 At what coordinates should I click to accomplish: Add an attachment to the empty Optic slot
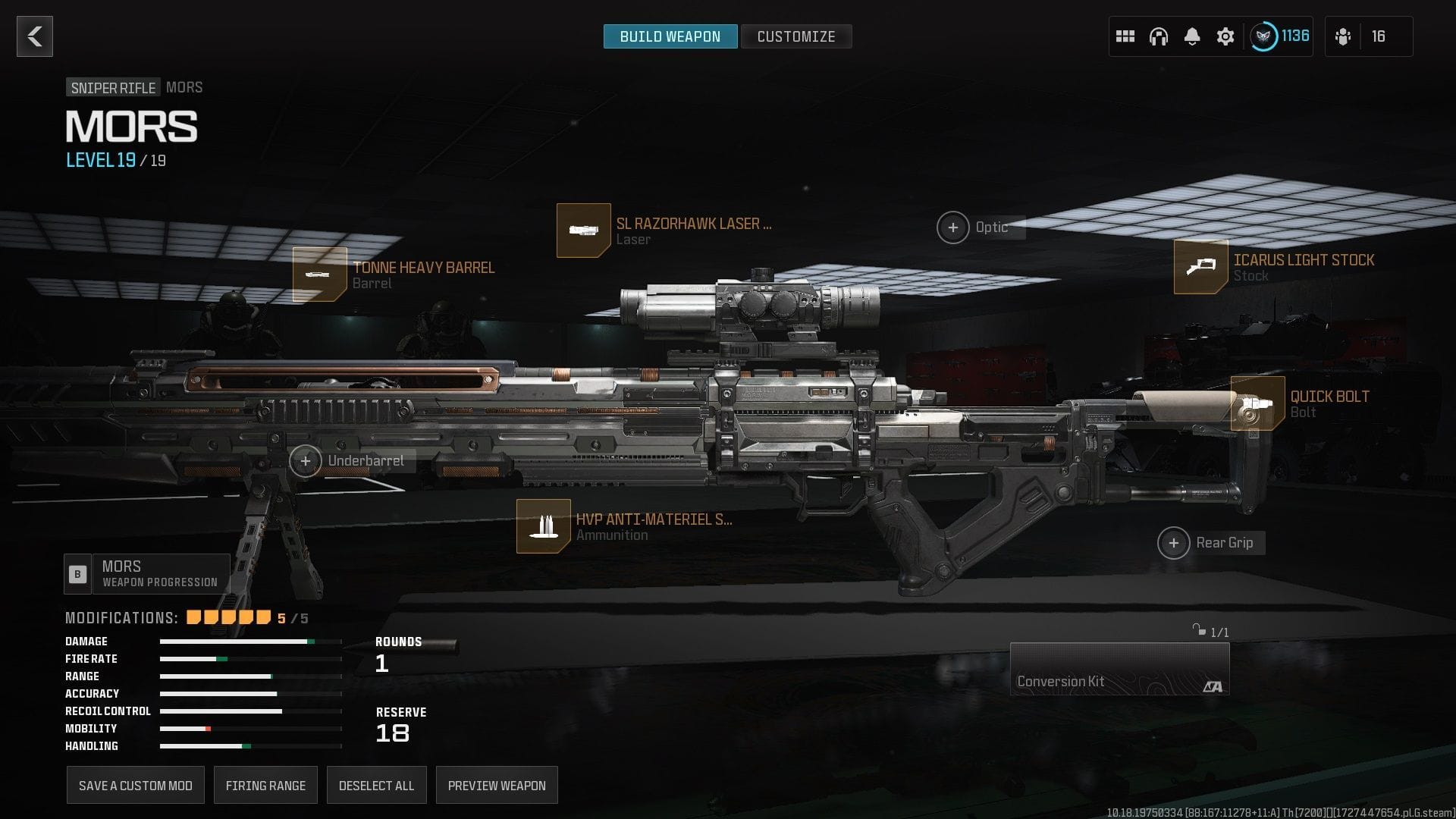954,227
